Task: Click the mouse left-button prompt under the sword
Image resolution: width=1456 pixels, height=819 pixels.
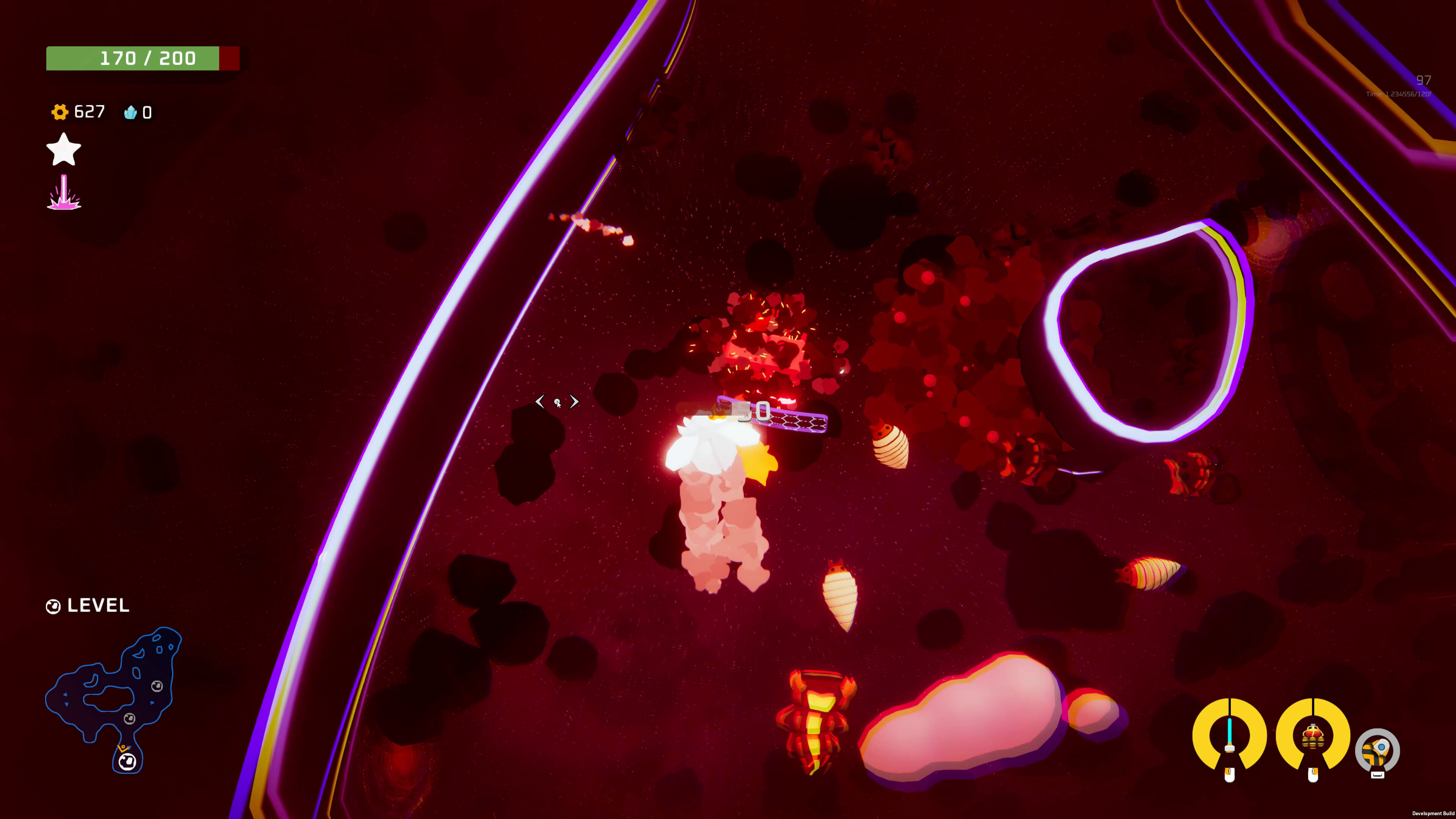Action: tap(1230, 775)
